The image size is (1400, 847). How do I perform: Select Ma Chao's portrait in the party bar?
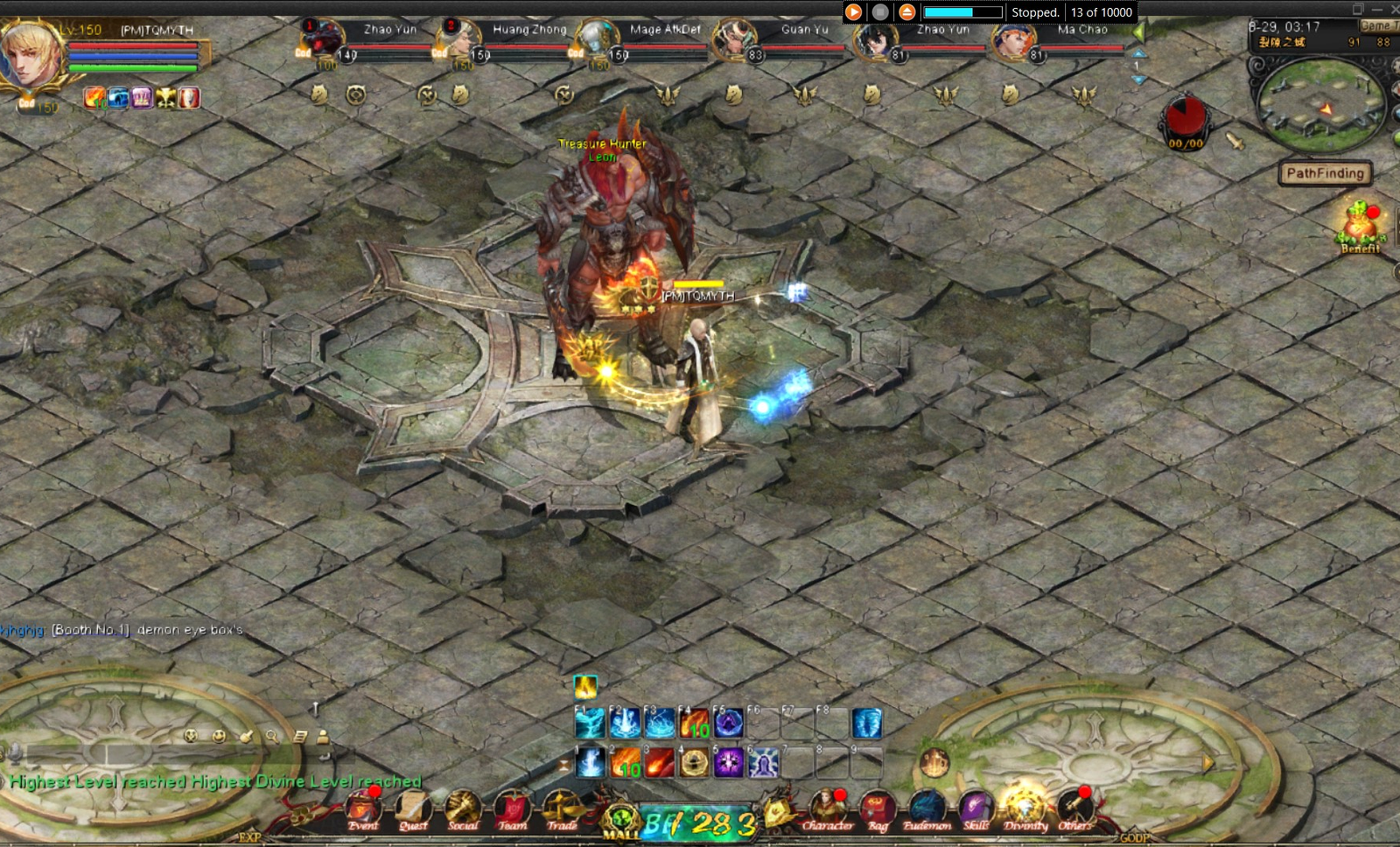click(1016, 40)
